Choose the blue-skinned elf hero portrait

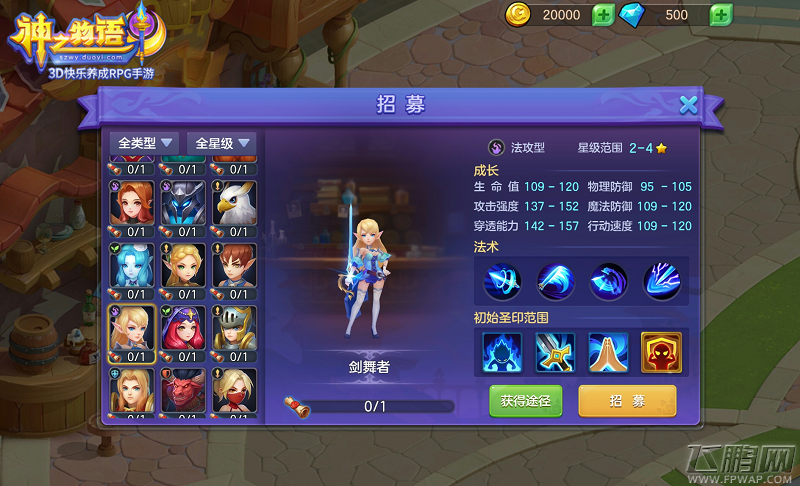(128, 265)
